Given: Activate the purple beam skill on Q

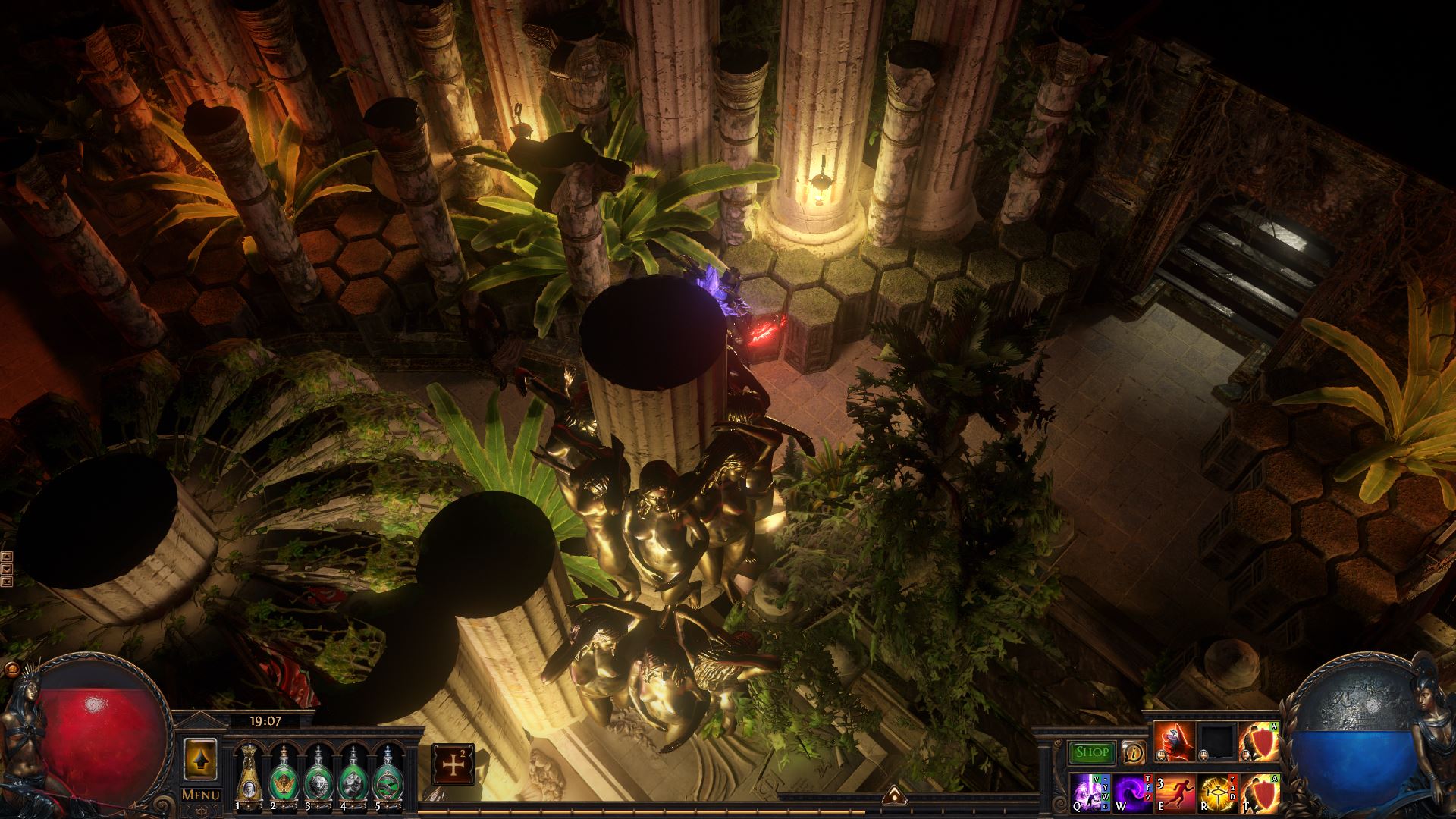Looking at the screenshot, I should [1091, 792].
